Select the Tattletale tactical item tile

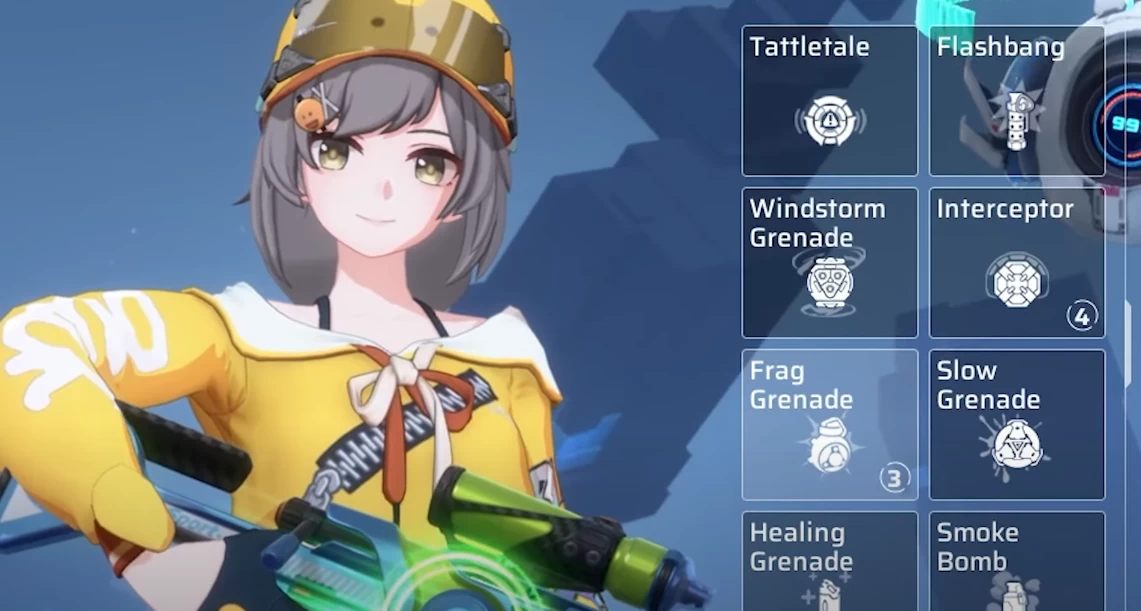829,101
